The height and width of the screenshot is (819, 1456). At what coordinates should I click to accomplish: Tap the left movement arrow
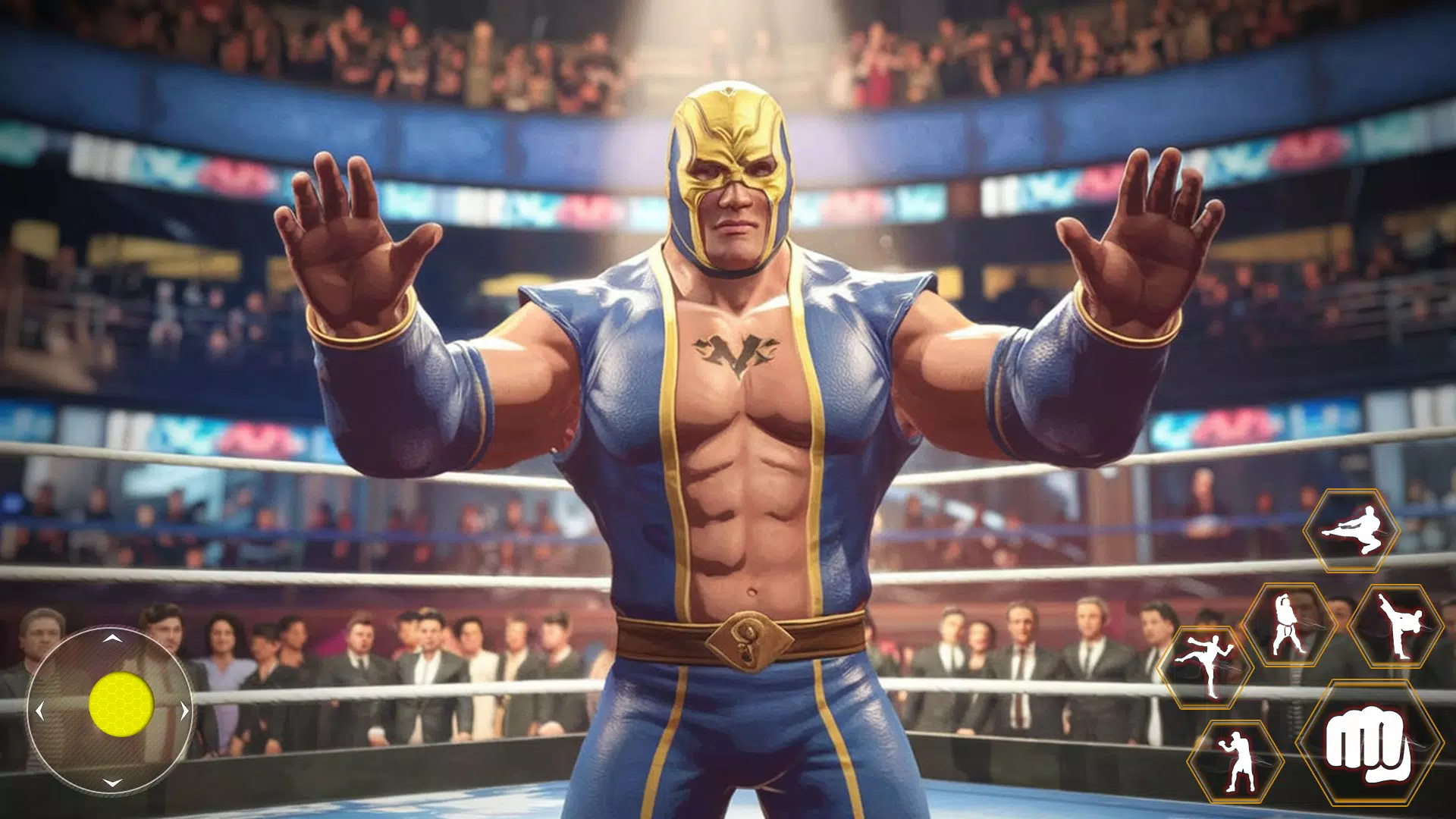pyautogui.click(x=39, y=711)
